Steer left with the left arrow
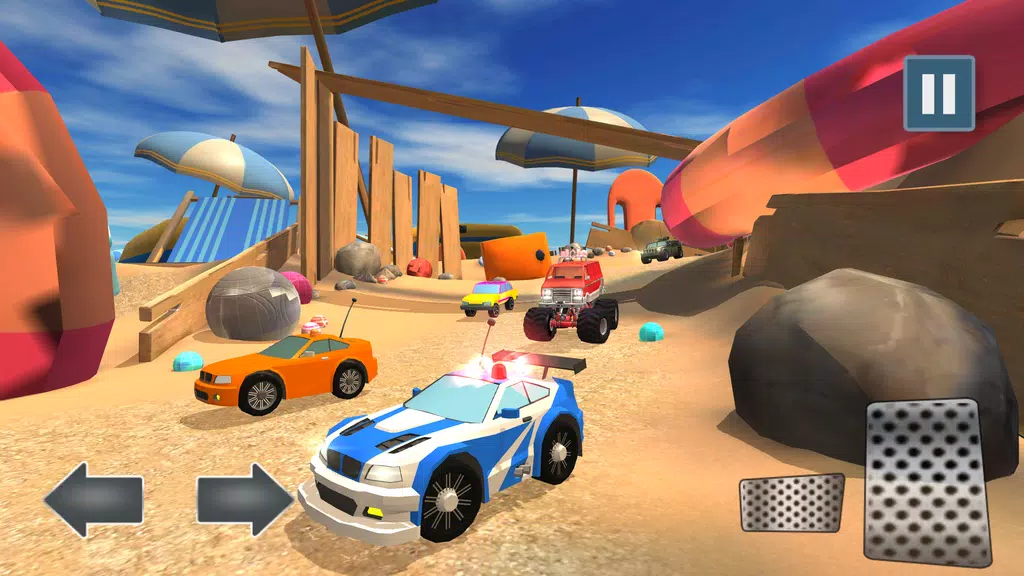Image resolution: width=1024 pixels, height=576 pixels. [93, 499]
